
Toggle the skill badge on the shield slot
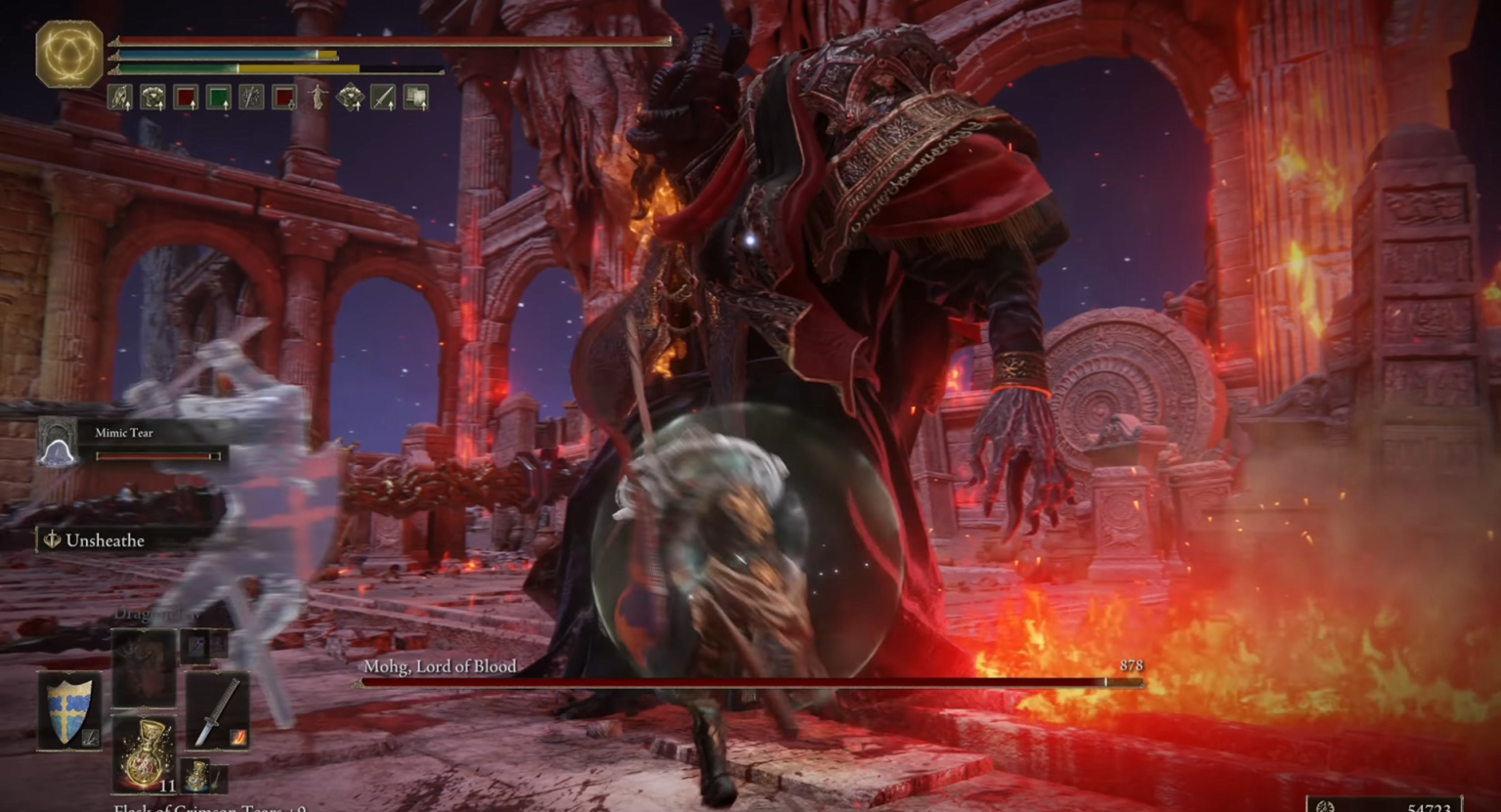[90, 737]
